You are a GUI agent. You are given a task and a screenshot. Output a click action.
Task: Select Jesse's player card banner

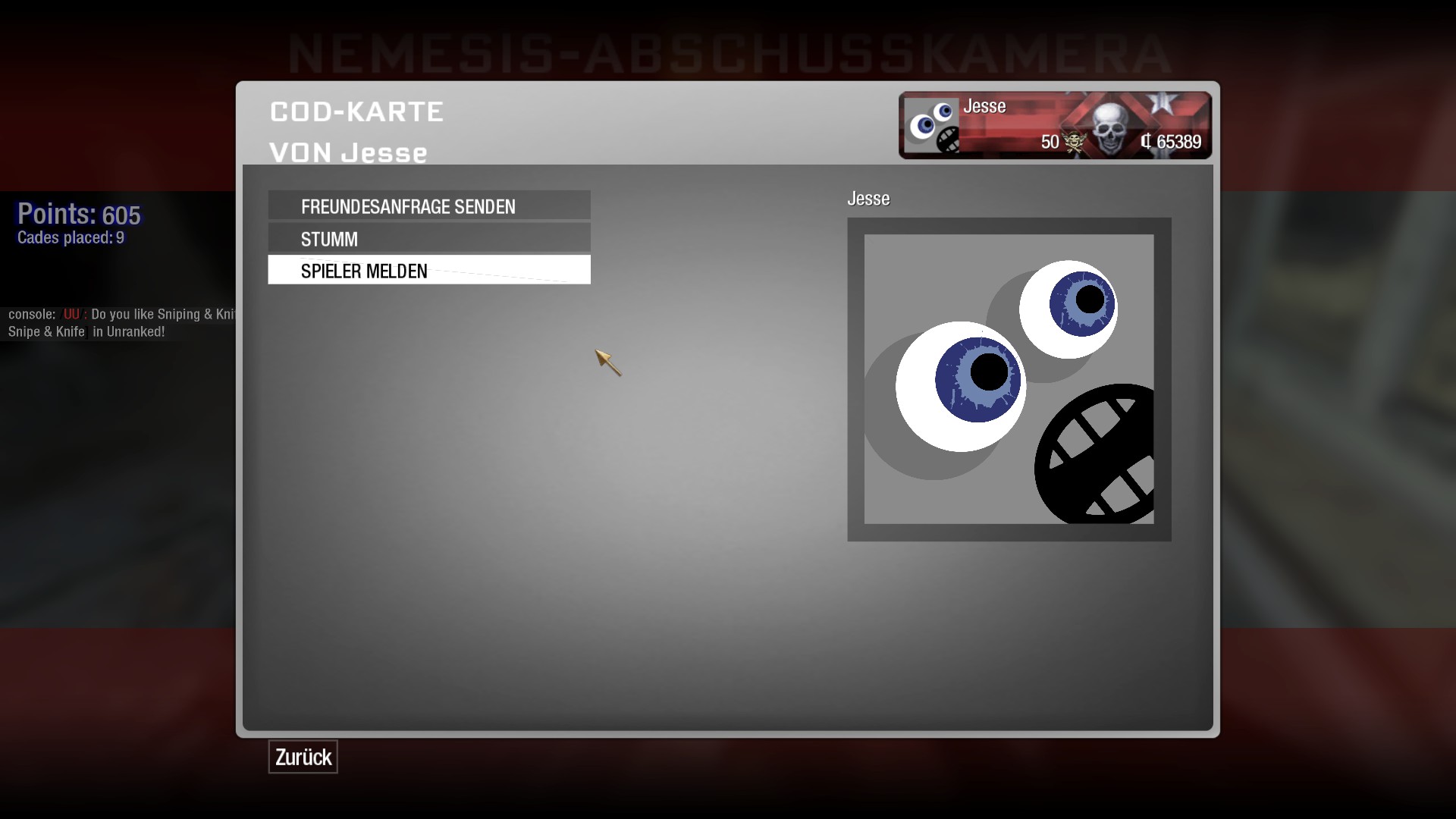1055,125
